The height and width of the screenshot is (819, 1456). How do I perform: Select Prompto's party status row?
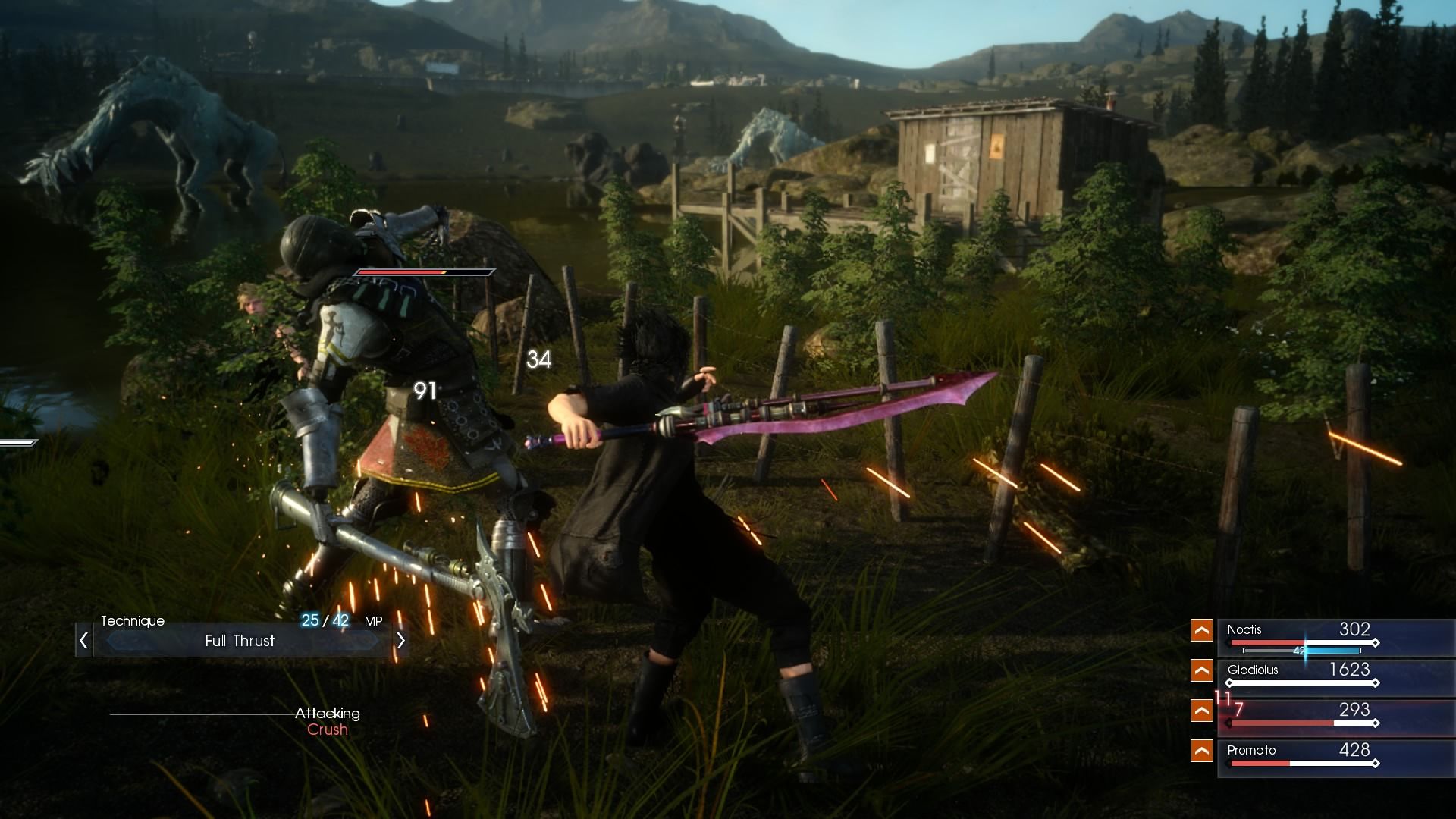(x=1335, y=757)
